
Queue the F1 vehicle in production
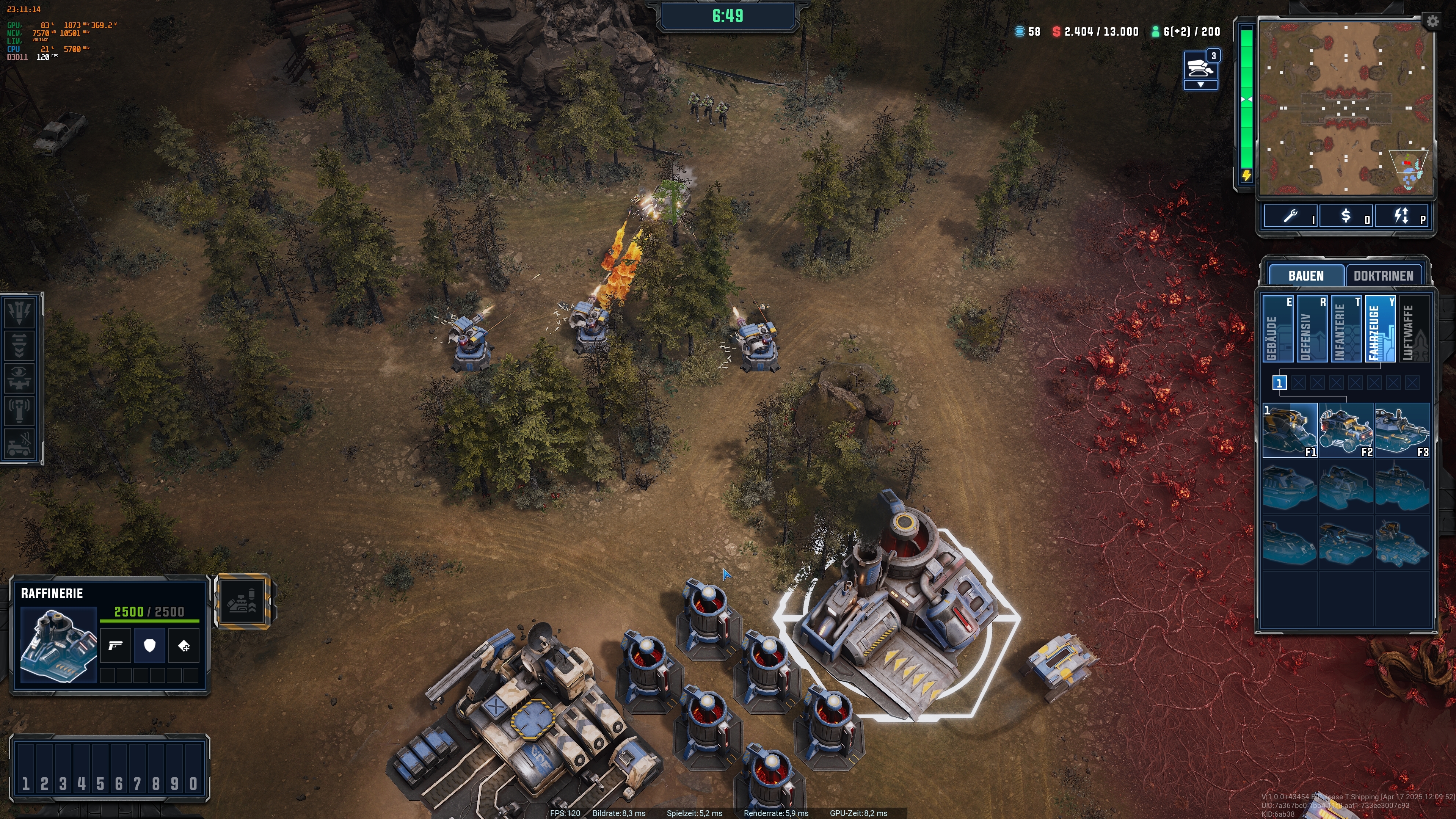pyautogui.click(x=1290, y=430)
